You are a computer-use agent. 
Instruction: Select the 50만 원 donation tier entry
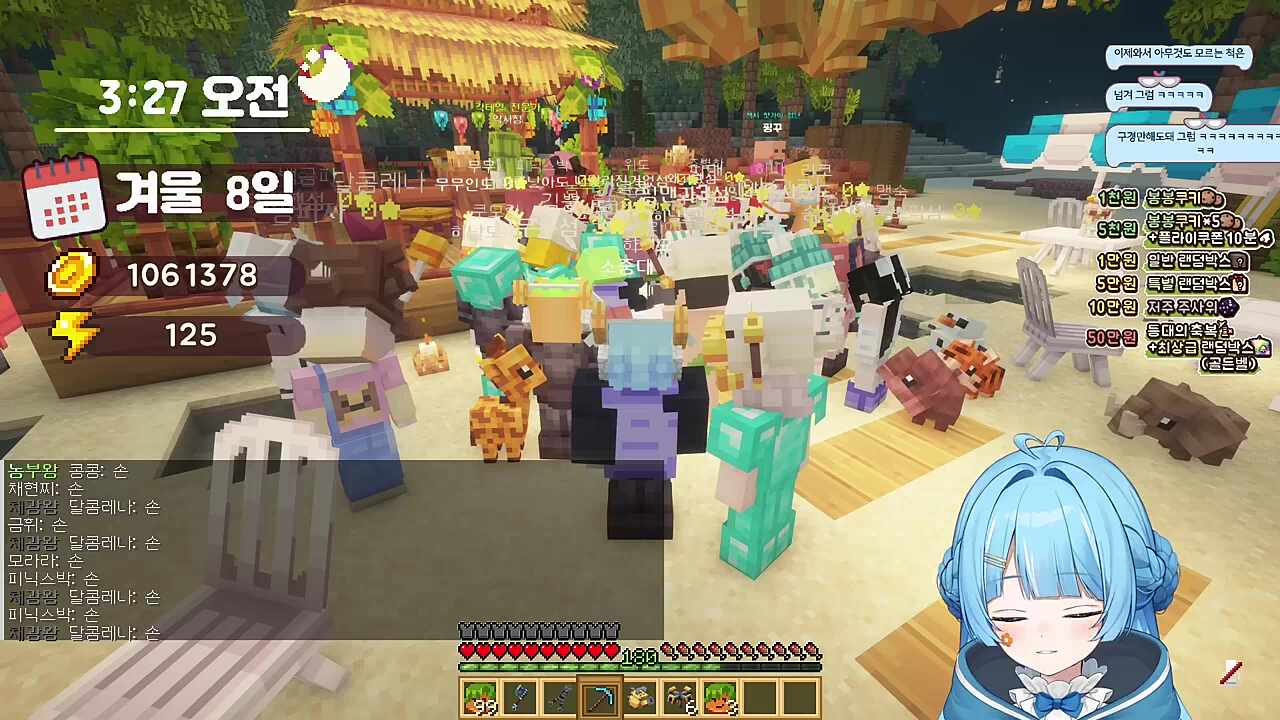(x=1111, y=336)
